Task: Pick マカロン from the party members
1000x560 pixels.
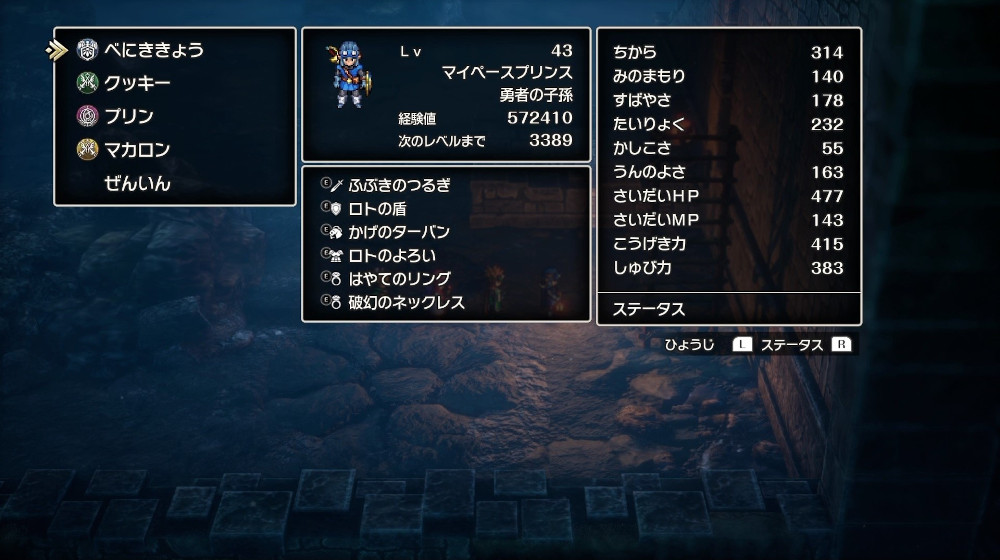Action: pyautogui.click(x=137, y=150)
